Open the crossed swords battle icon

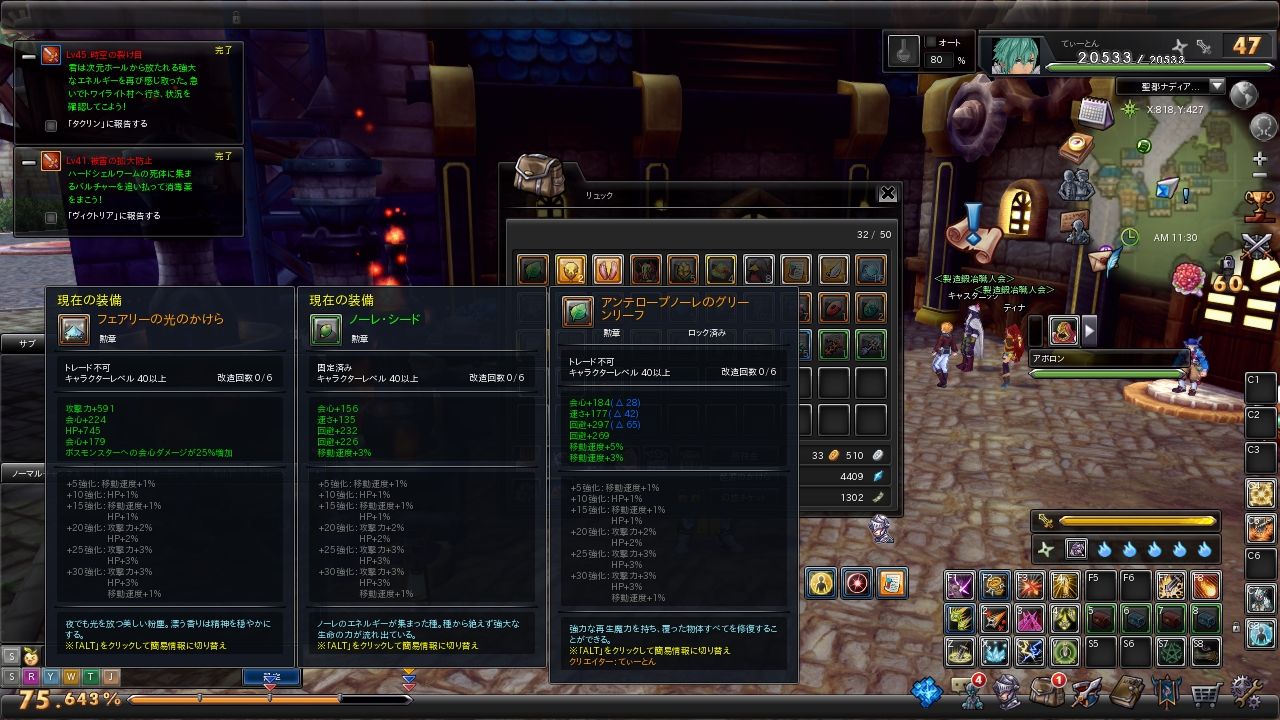(1257, 246)
